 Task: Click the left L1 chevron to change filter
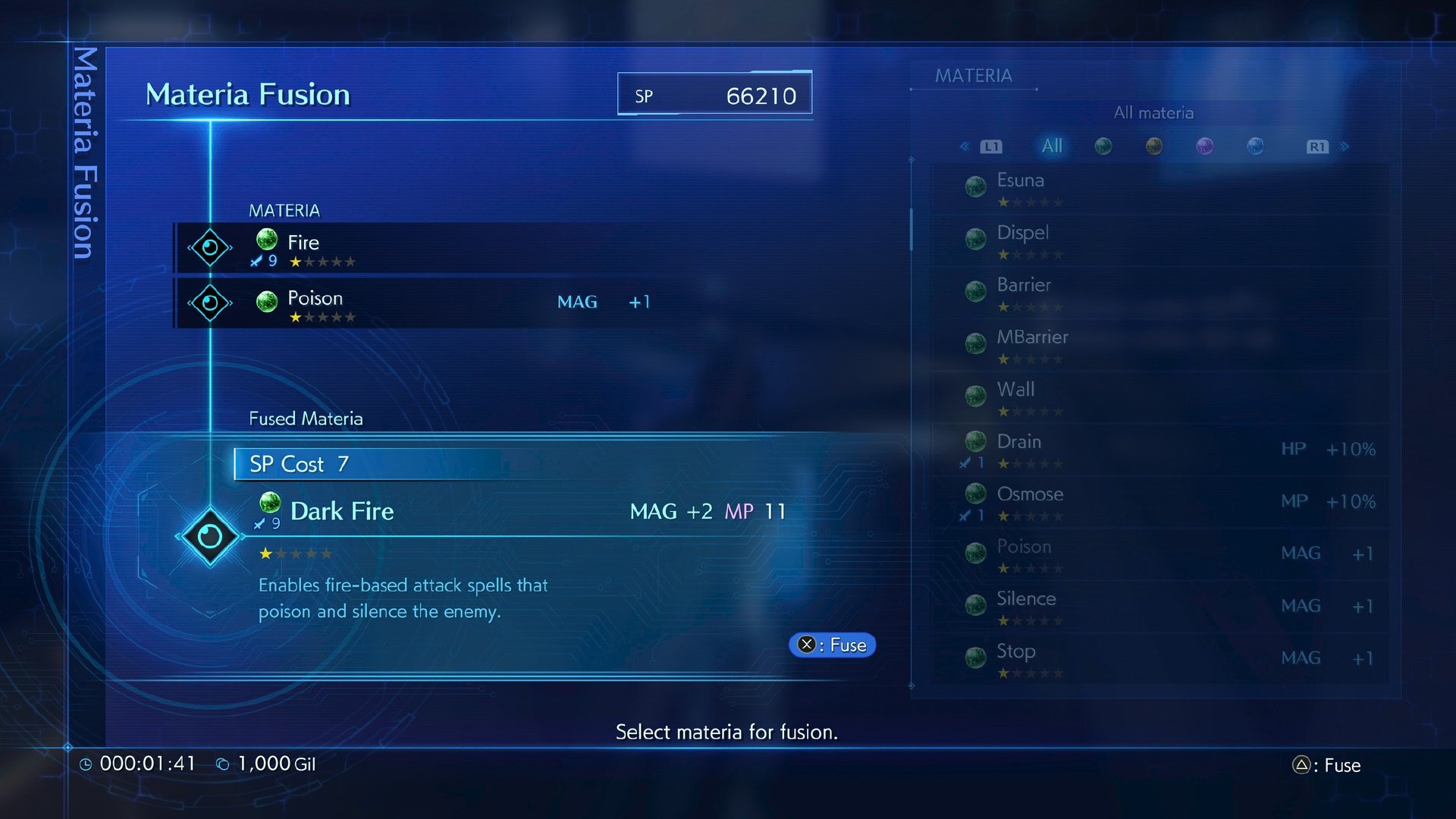(964, 146)
